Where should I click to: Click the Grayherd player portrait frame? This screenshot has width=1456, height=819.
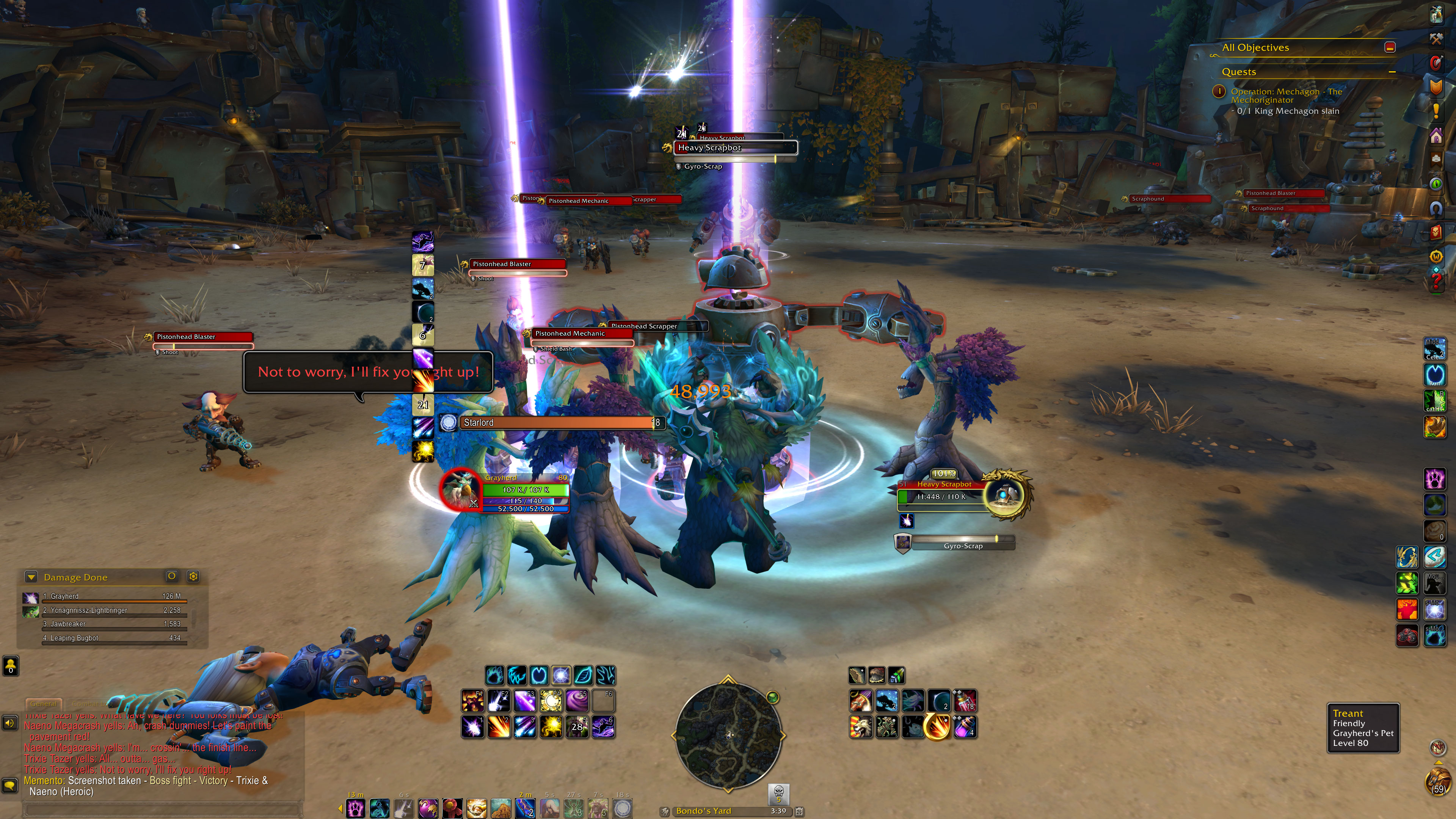460,490
